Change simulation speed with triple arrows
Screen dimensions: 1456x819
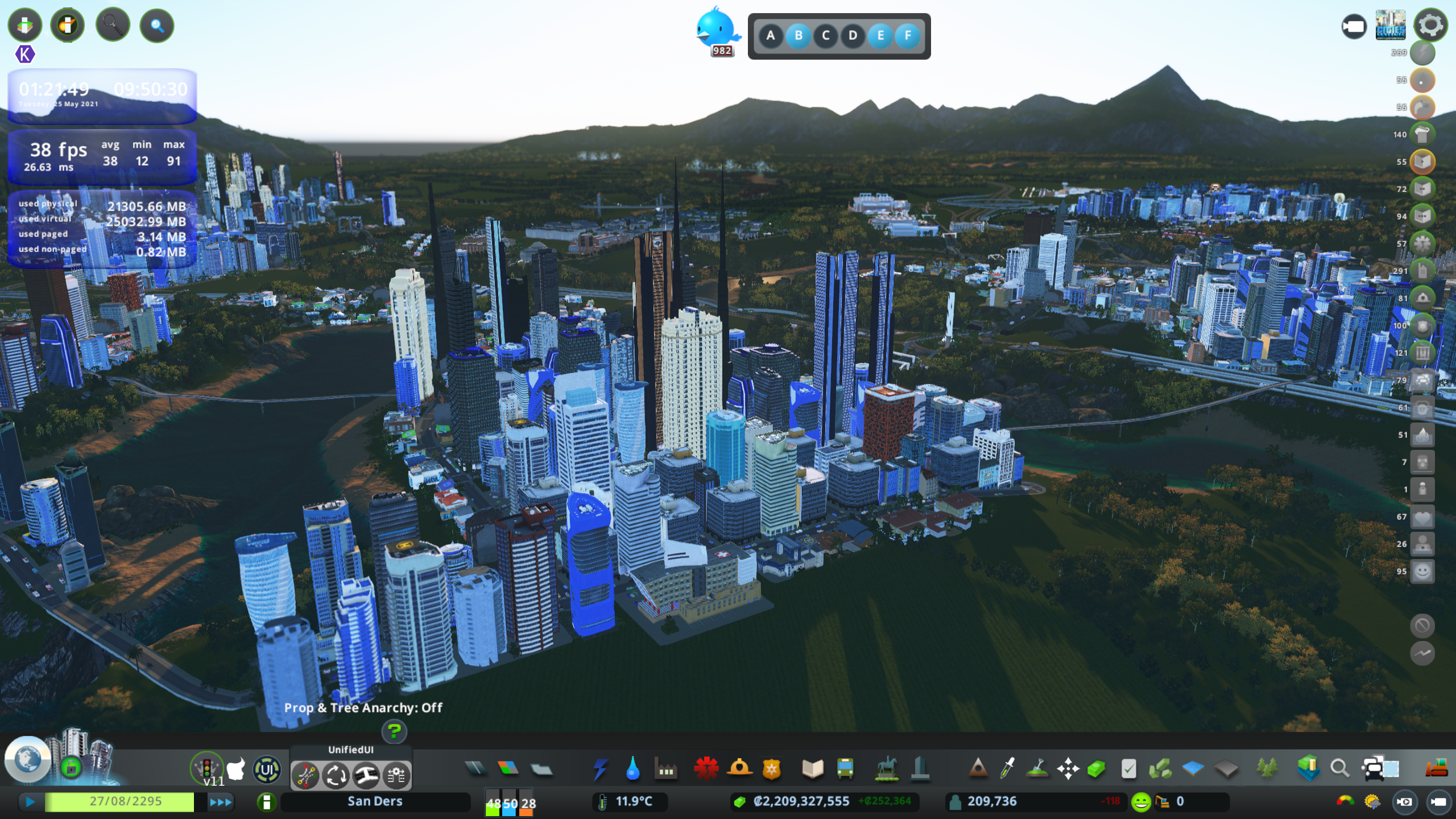(x=221, y=802)
